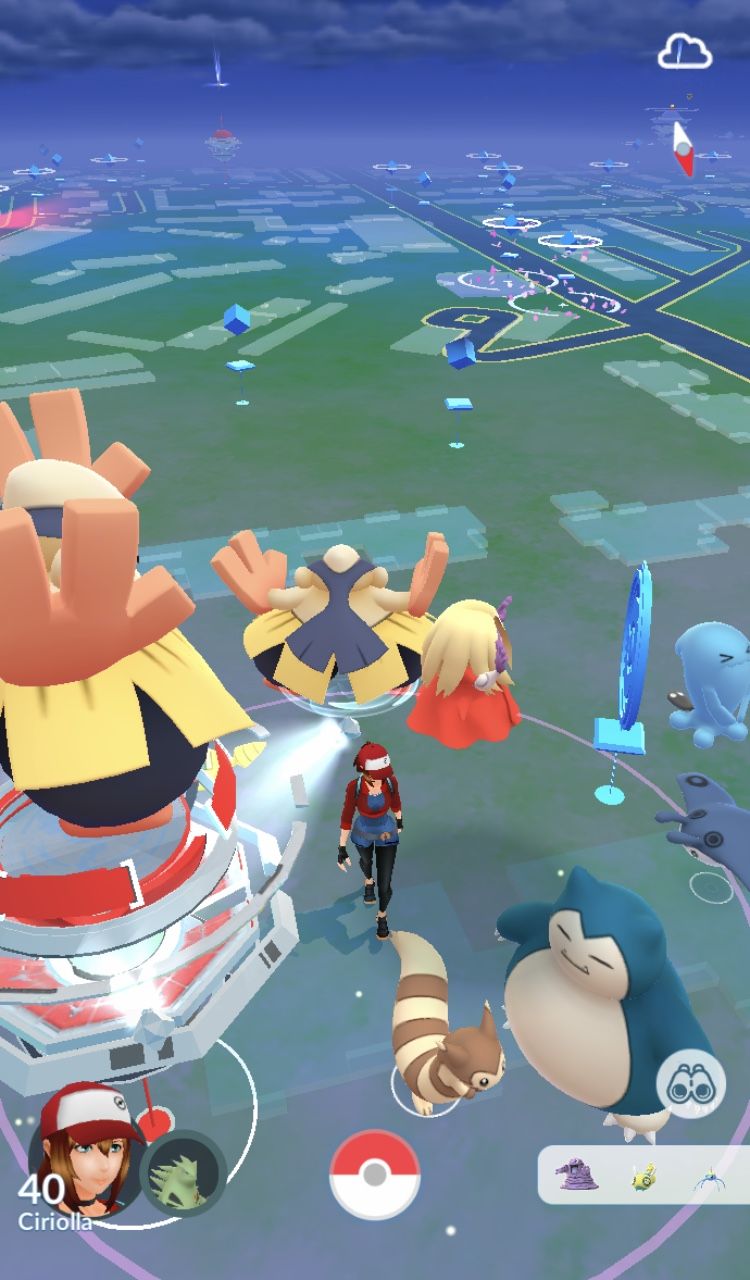Click the compass to reorient the map
Image resolution: width=750 pixels, height=1280 pixels.
tap(683, 148)
